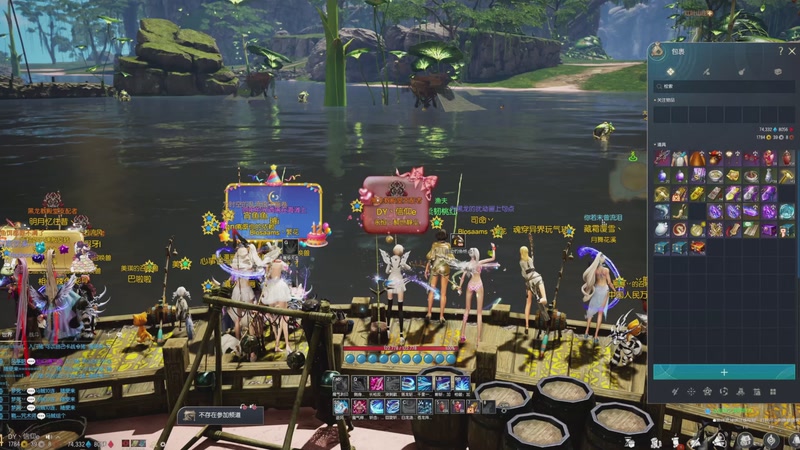Click the inventory search field

(x=722, y=87)
